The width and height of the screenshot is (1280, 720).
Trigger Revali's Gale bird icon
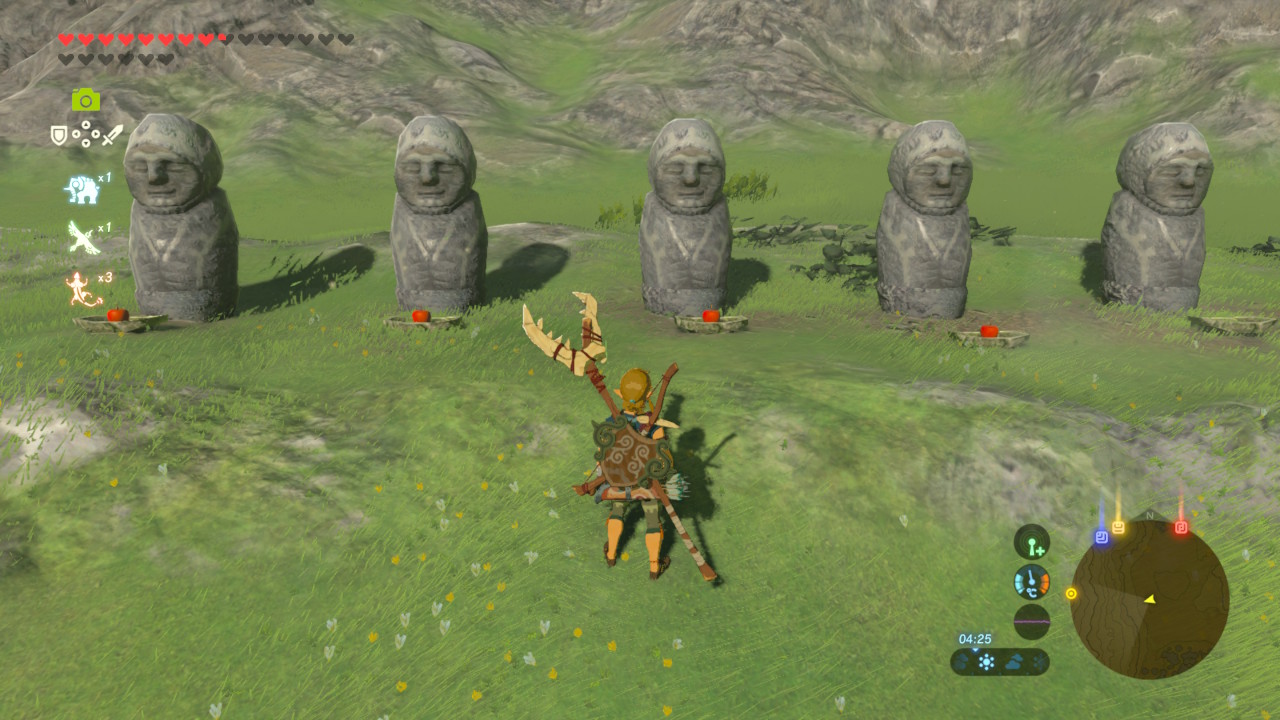pos(81,238)
